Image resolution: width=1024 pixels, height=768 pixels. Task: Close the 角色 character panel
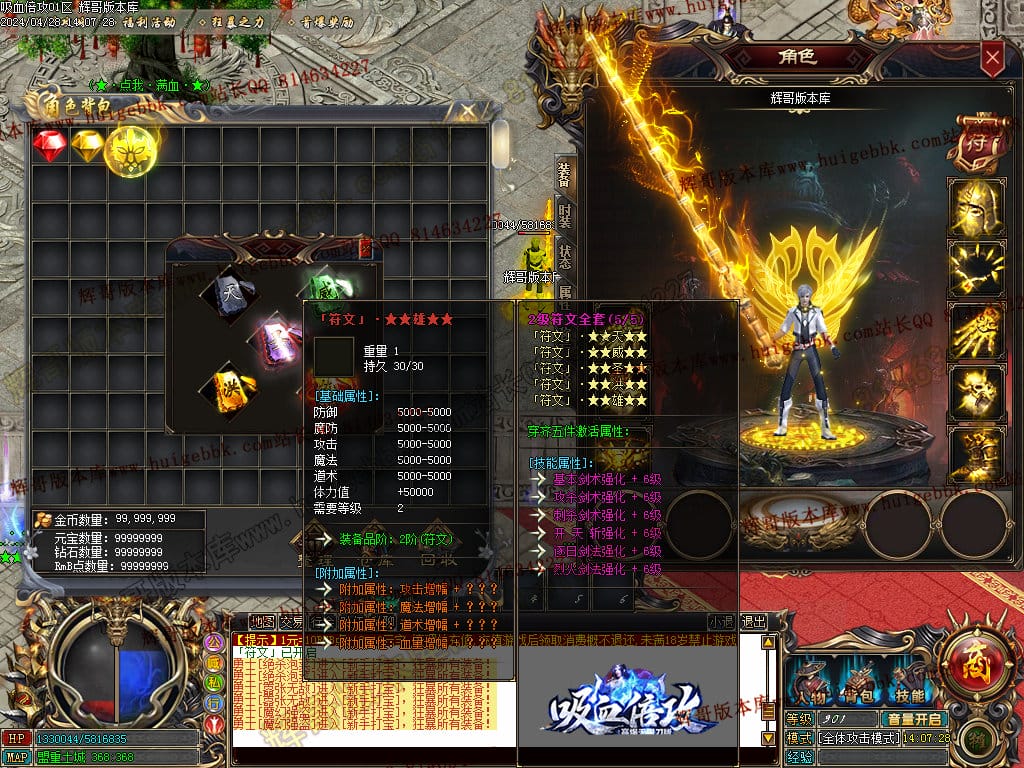[x=992, y=58]
